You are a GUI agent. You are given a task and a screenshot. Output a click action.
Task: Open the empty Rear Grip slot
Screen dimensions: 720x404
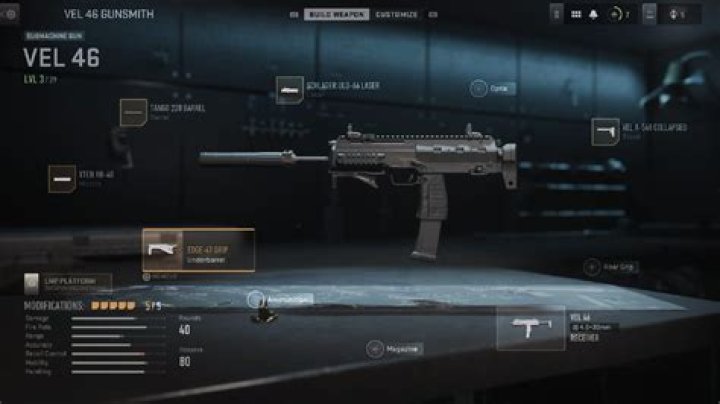[x=592, y=267]
